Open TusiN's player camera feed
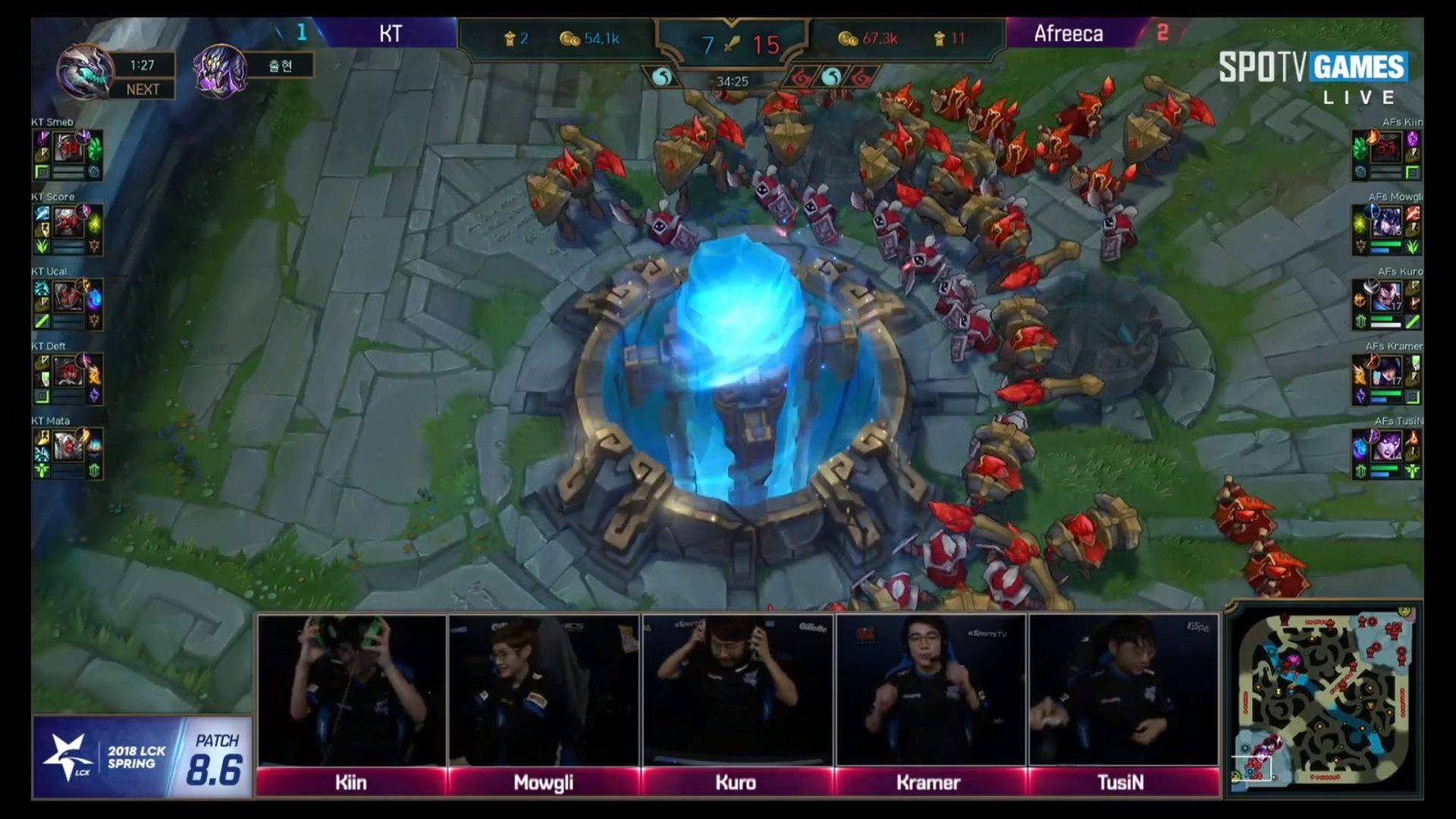The height and width of the screenshot is (819, 1456). tap(1122, 690)
